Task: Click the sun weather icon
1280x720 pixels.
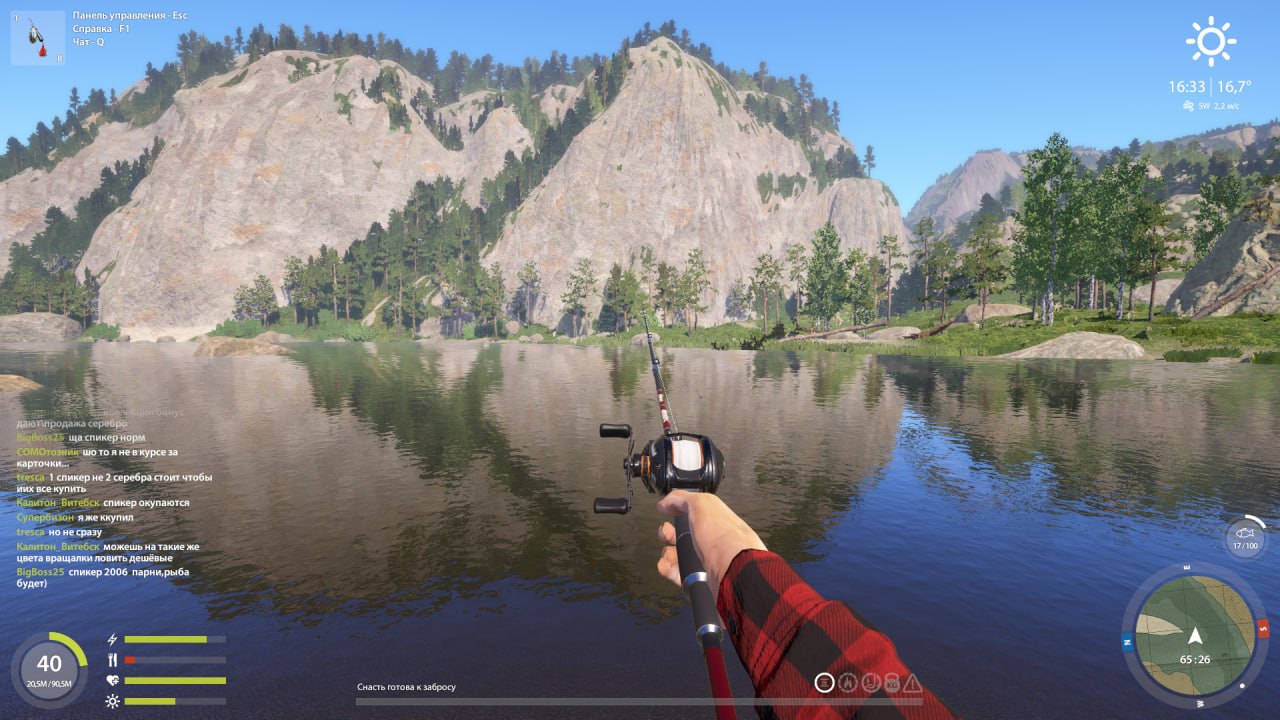Action: point(1210,42)
